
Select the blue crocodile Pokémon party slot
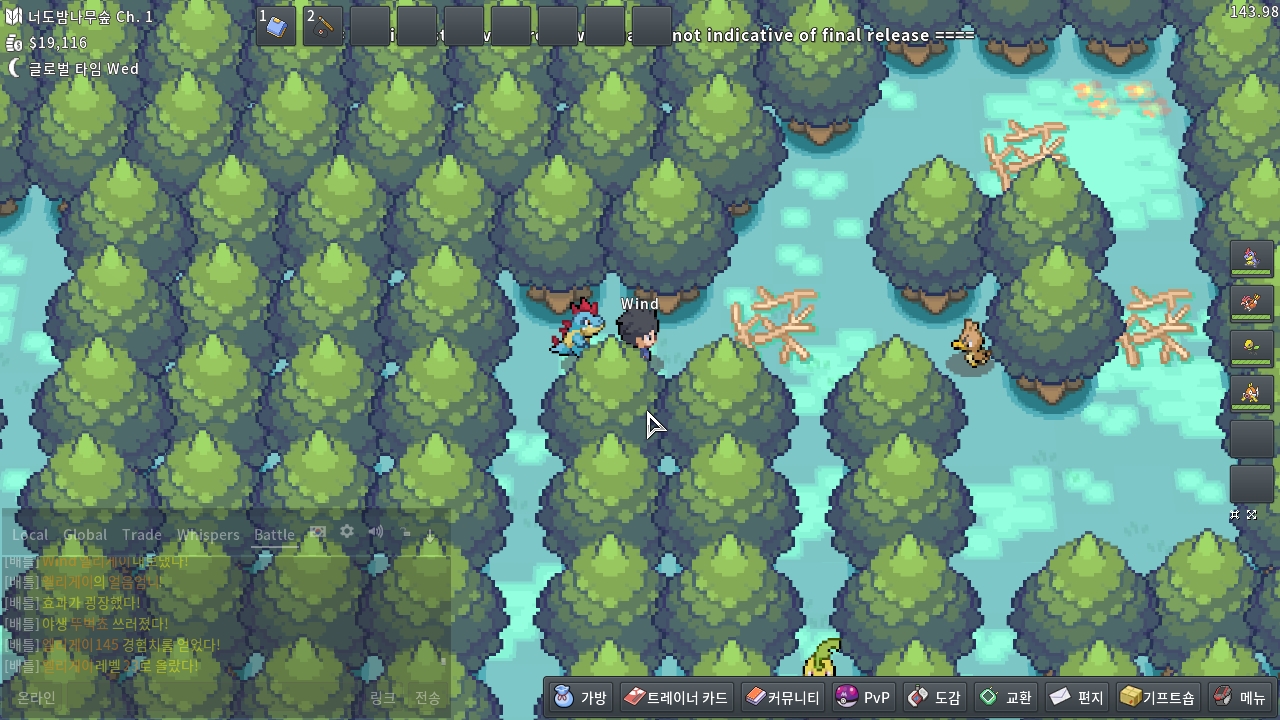point(1251,259)
